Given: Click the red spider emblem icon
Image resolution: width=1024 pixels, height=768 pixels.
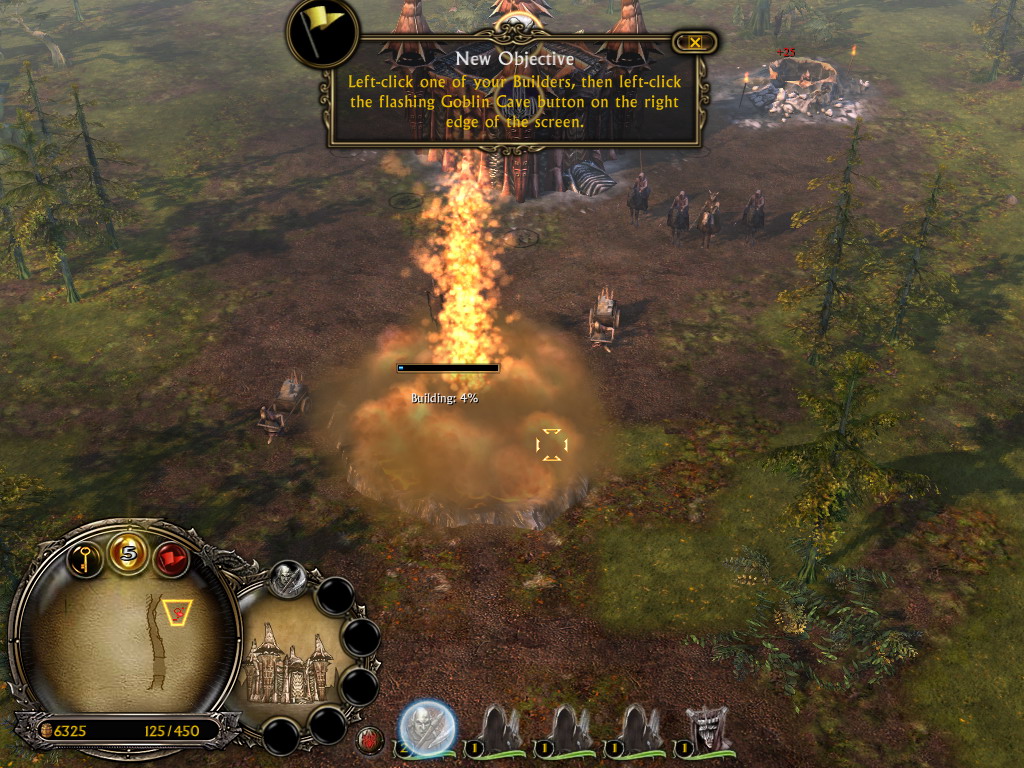Looking at the screenshot, I should point(370,741).
